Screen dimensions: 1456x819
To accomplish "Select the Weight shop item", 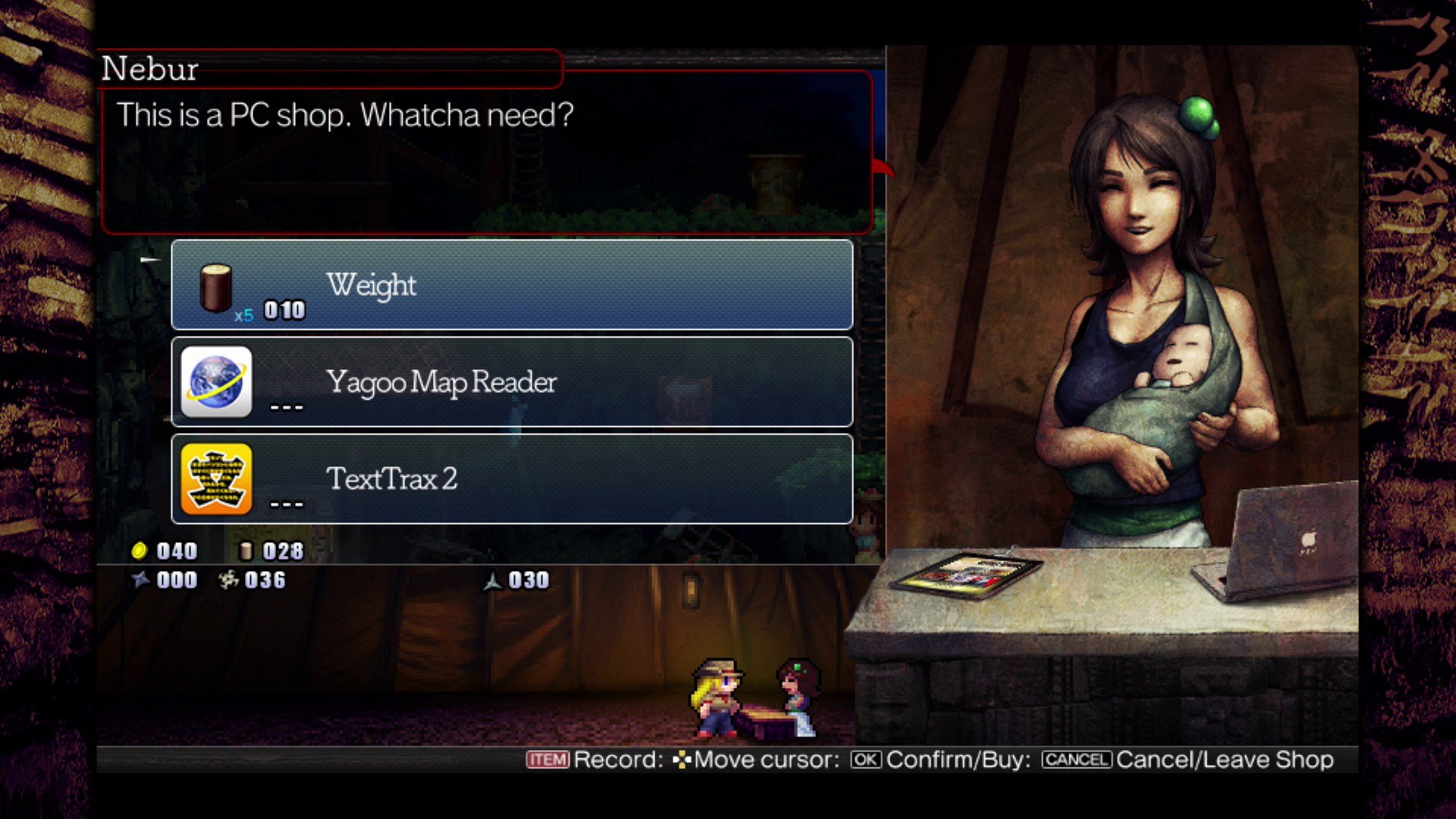I will pos(512,285).
